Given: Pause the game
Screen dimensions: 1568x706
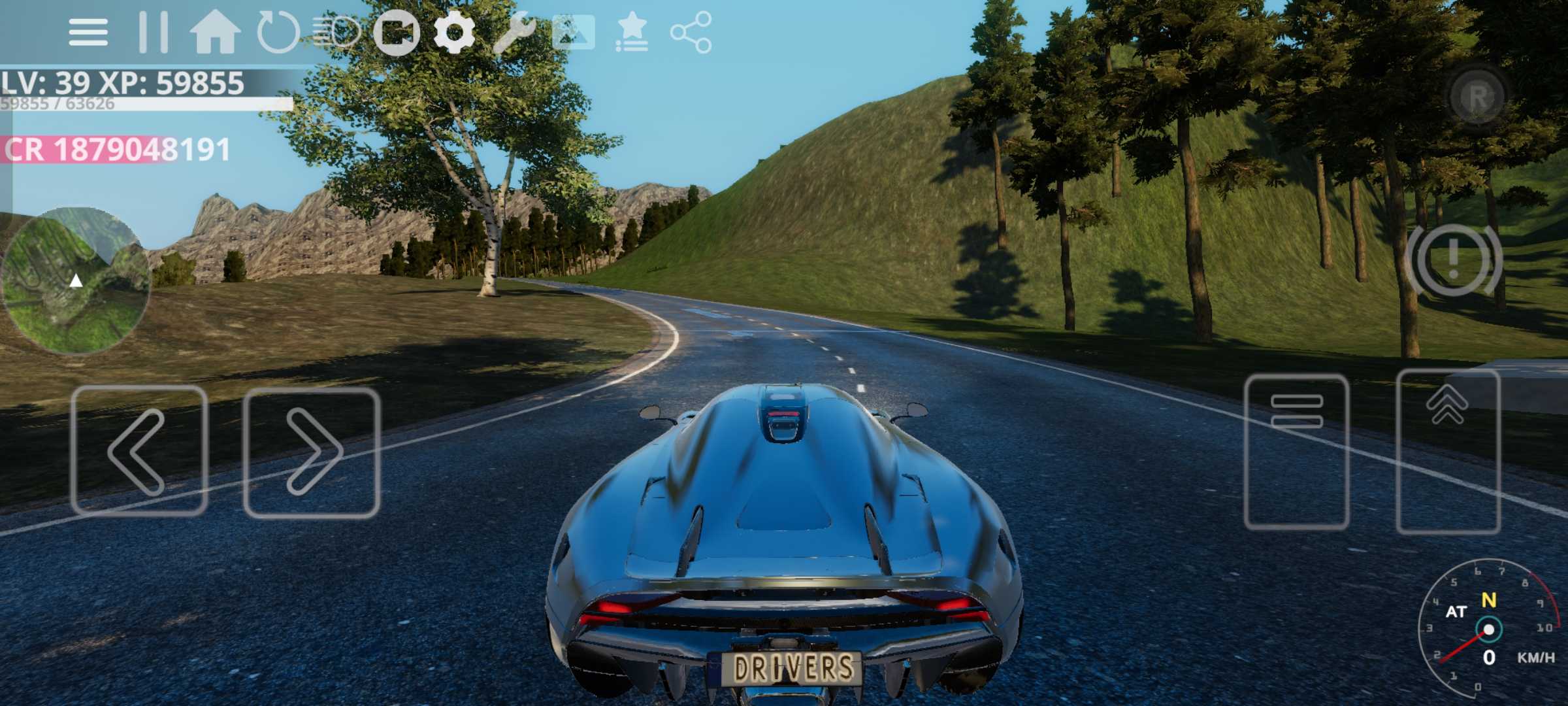Looking at the screenshot, I should click(x=154, y=32).
